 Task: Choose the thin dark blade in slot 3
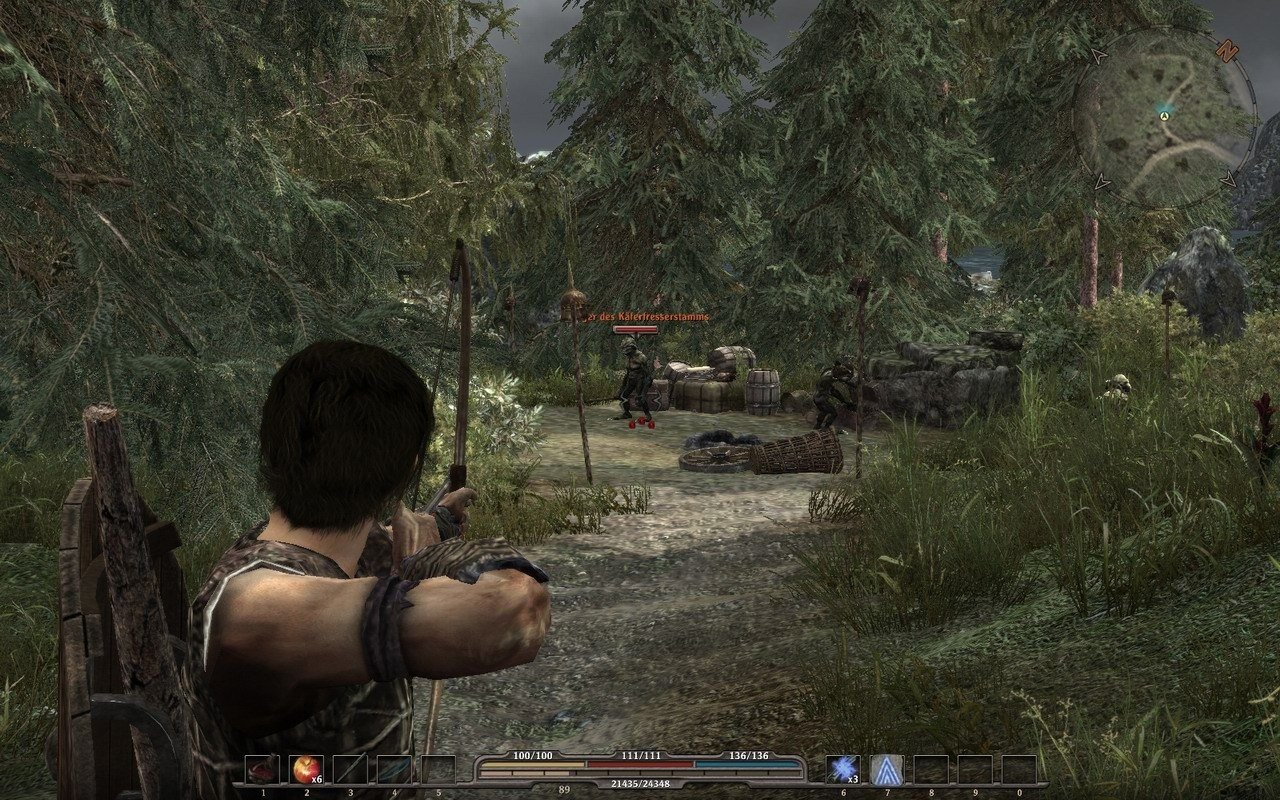(x=350, y=769)
